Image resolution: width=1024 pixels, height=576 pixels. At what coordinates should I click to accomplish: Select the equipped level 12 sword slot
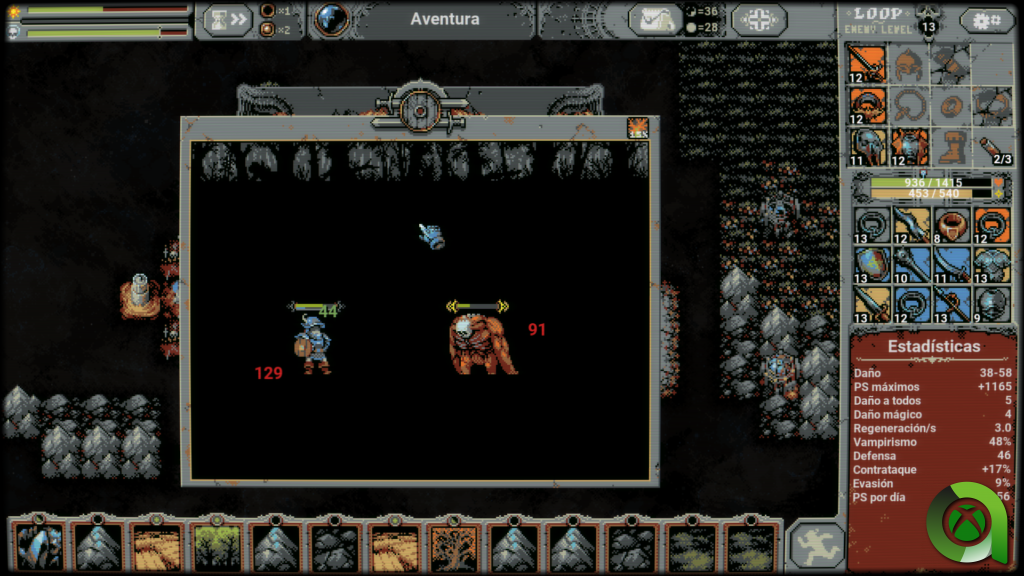(867, 63)
